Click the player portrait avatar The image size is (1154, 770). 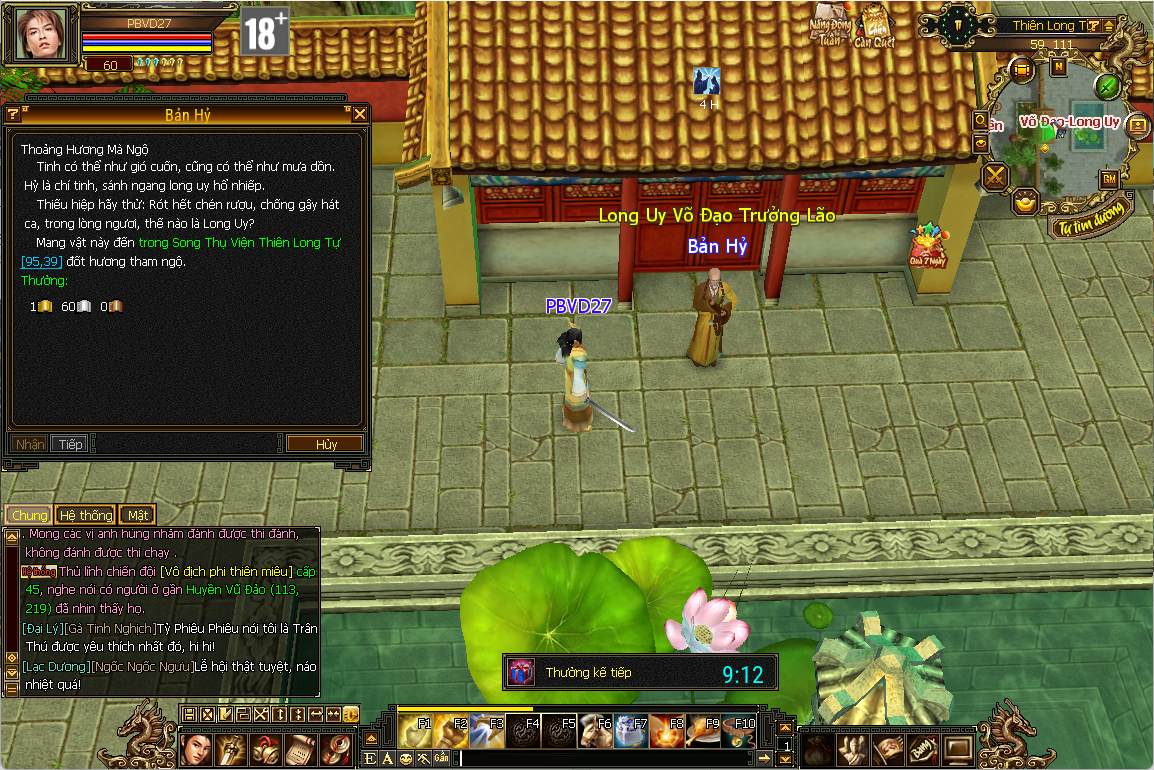tap(44, 36)
